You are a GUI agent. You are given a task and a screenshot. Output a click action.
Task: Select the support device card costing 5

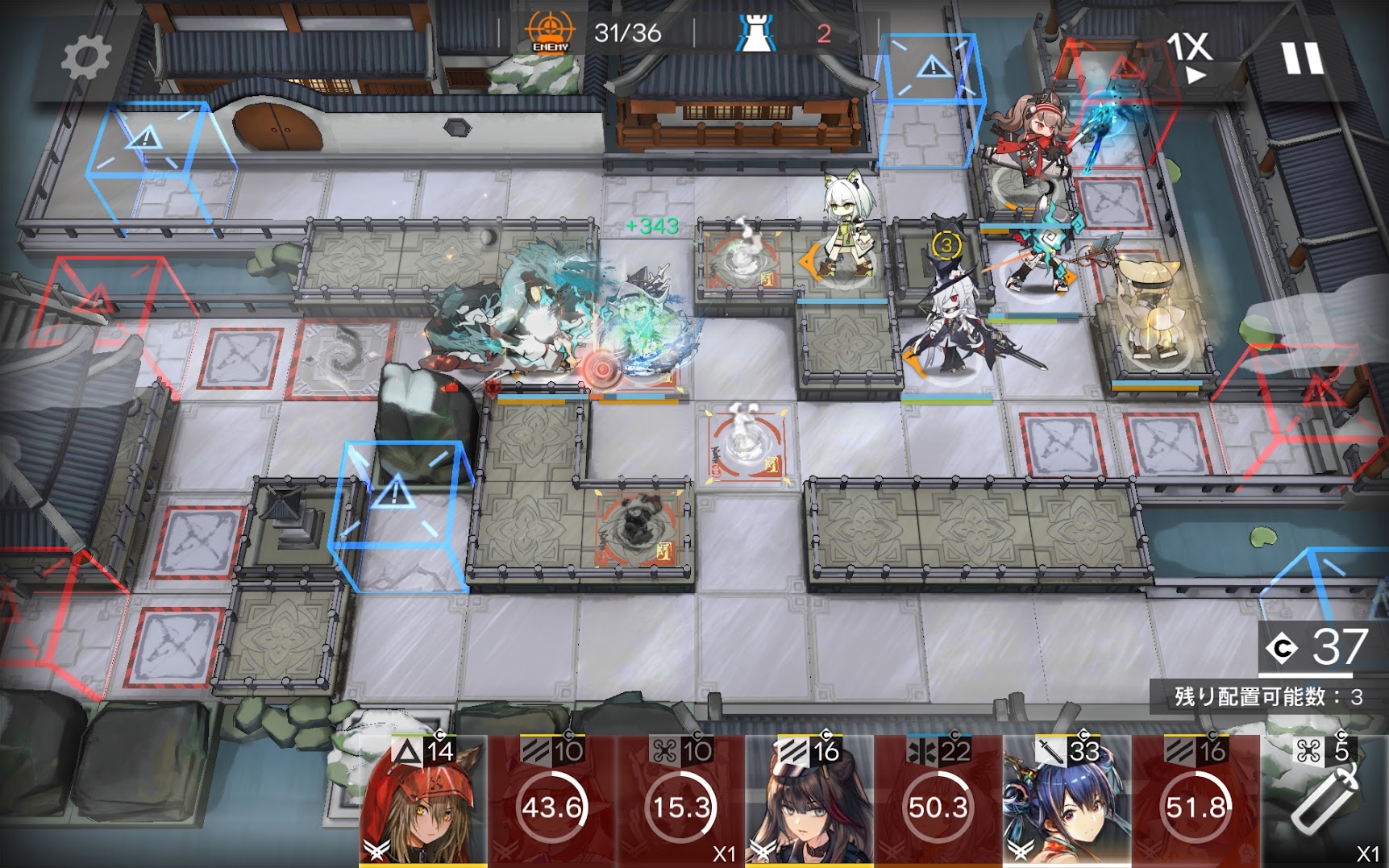1325,802
